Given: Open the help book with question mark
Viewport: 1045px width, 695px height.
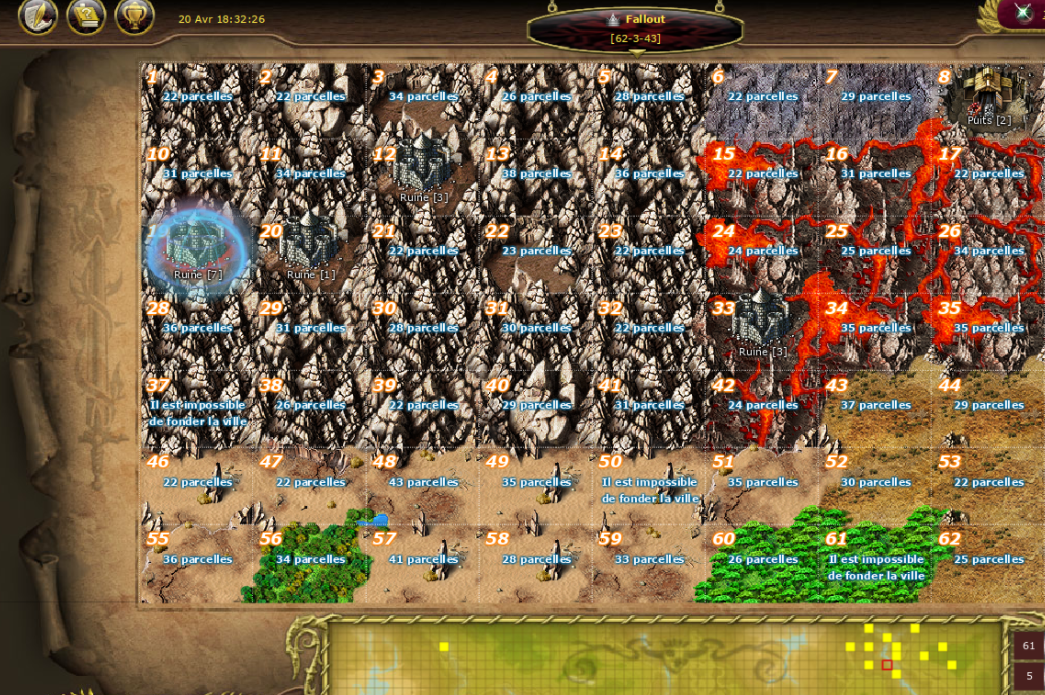Looking at the screenshot, I should click(x=87, y=15).
